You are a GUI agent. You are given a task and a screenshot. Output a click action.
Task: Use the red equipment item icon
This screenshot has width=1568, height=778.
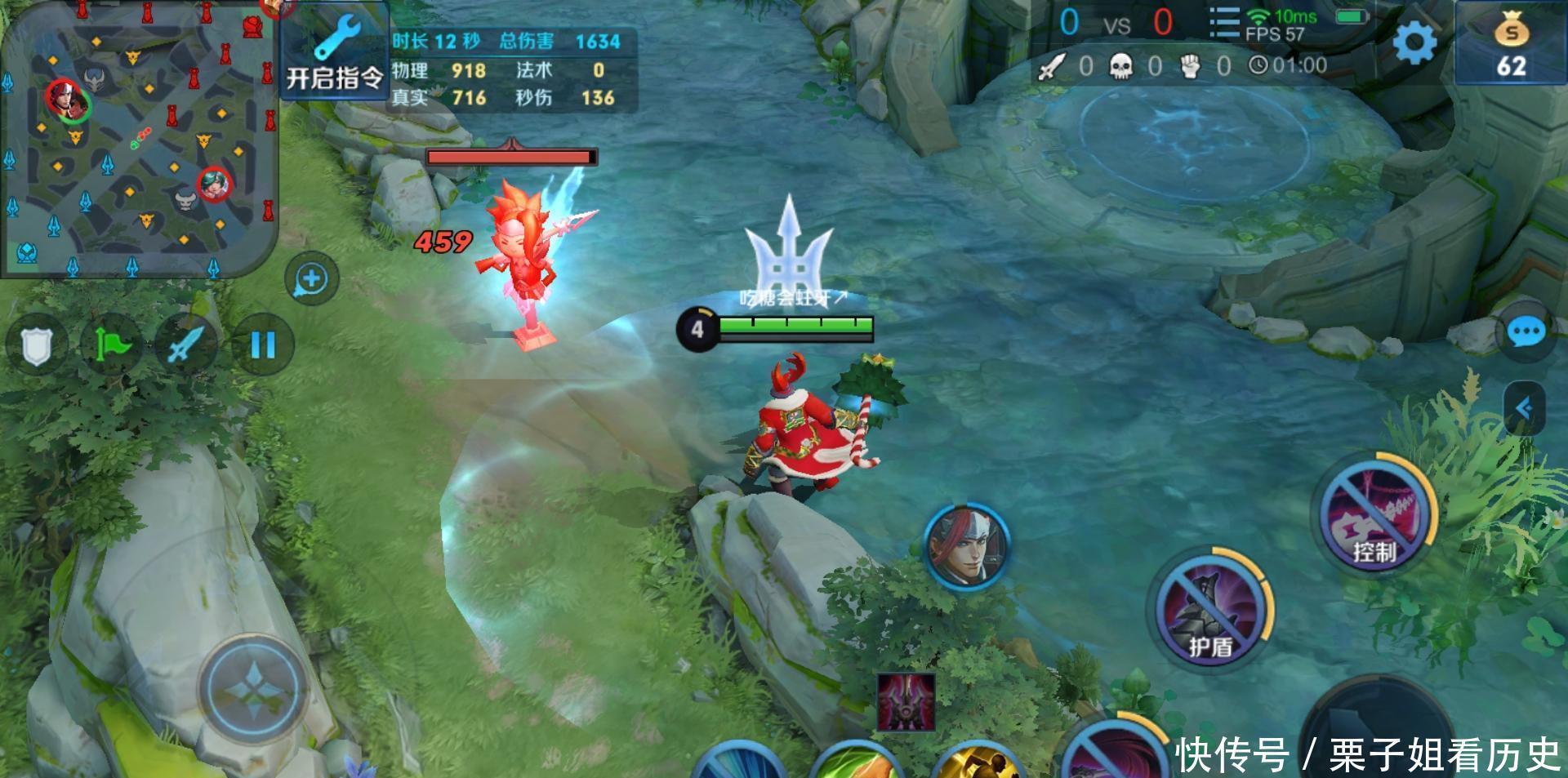coord(906,702)
